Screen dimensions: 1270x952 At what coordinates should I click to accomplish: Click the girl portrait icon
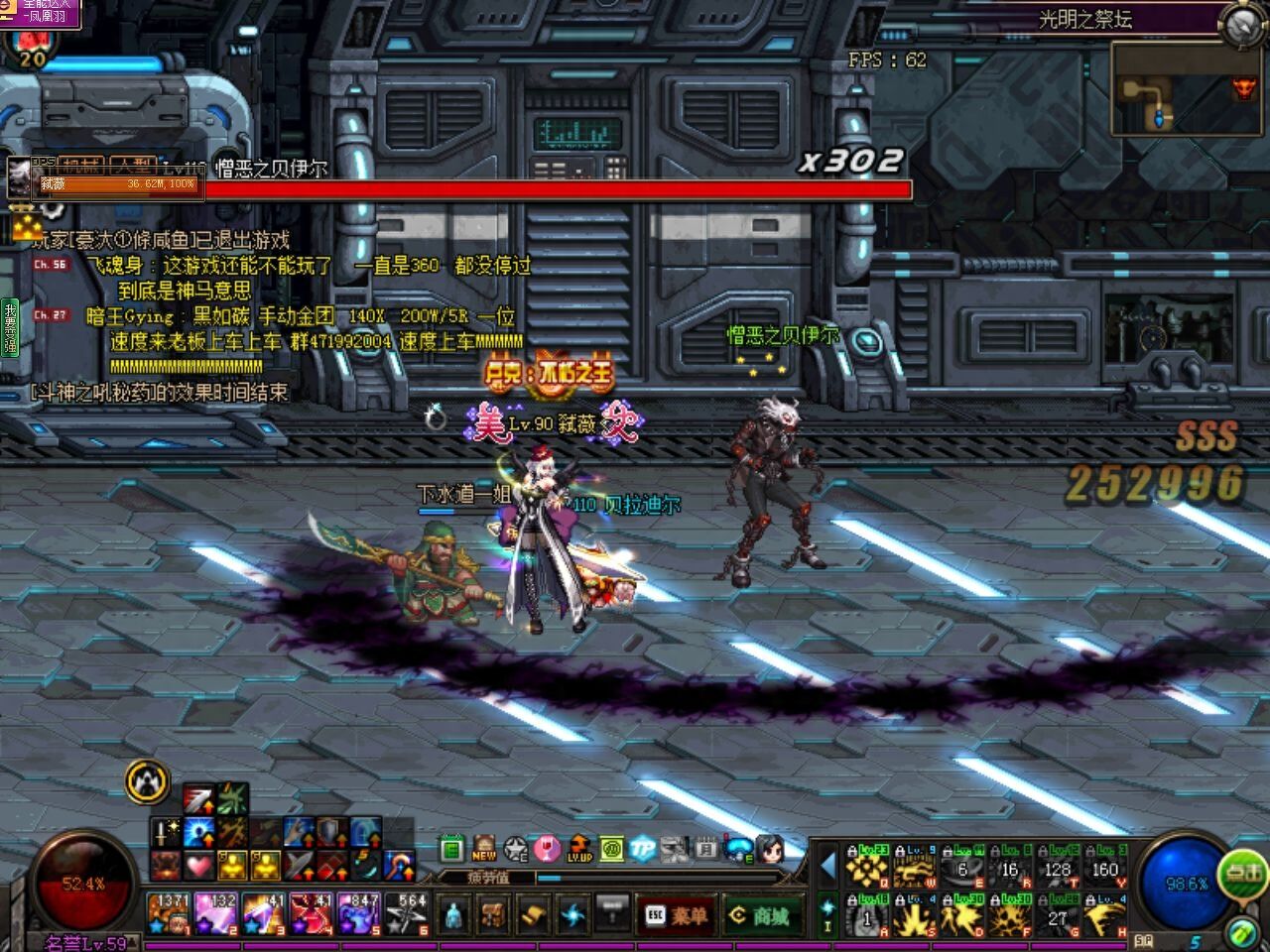click(x=770, y=849)
